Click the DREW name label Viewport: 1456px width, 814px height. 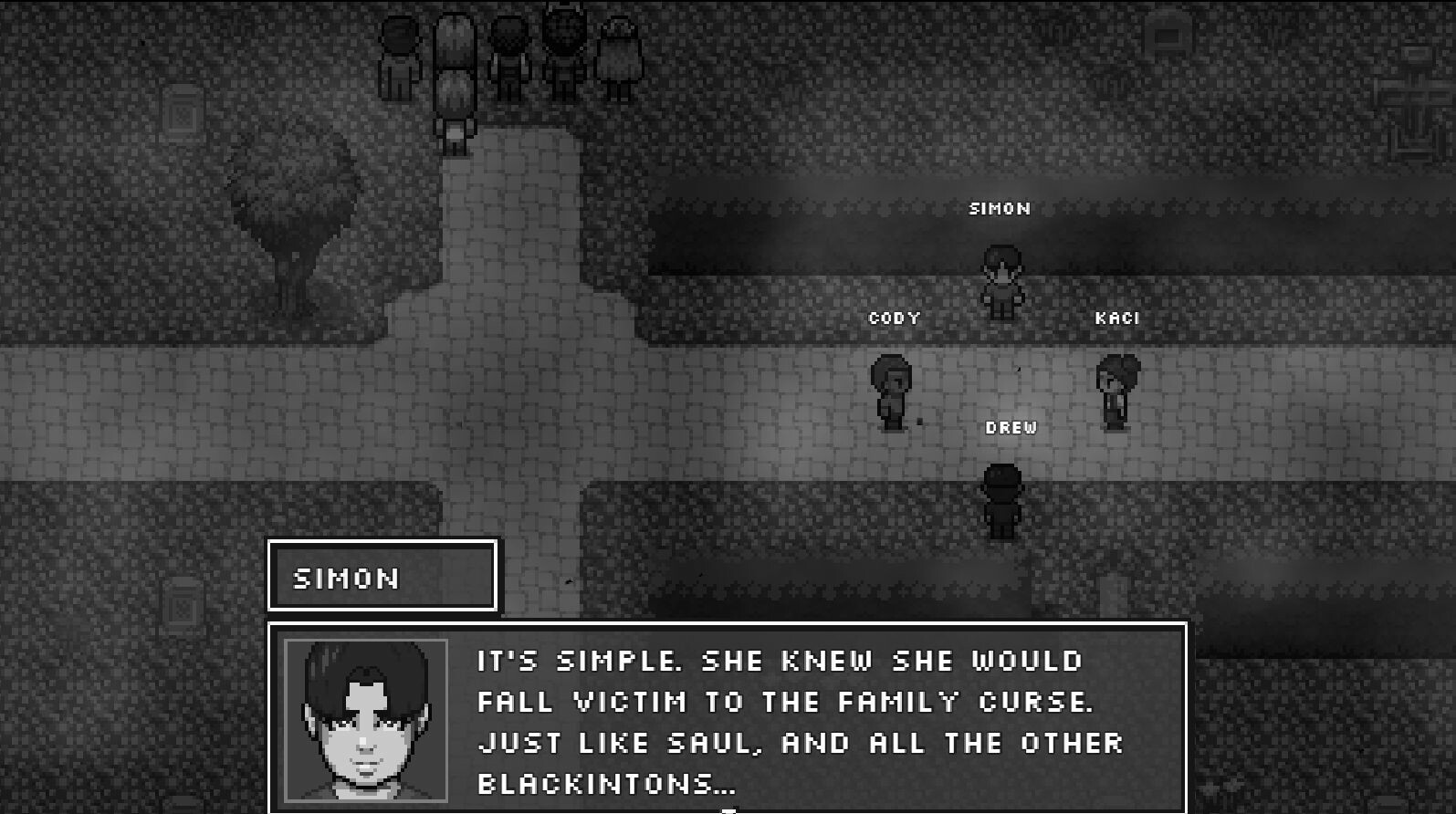1011,426
